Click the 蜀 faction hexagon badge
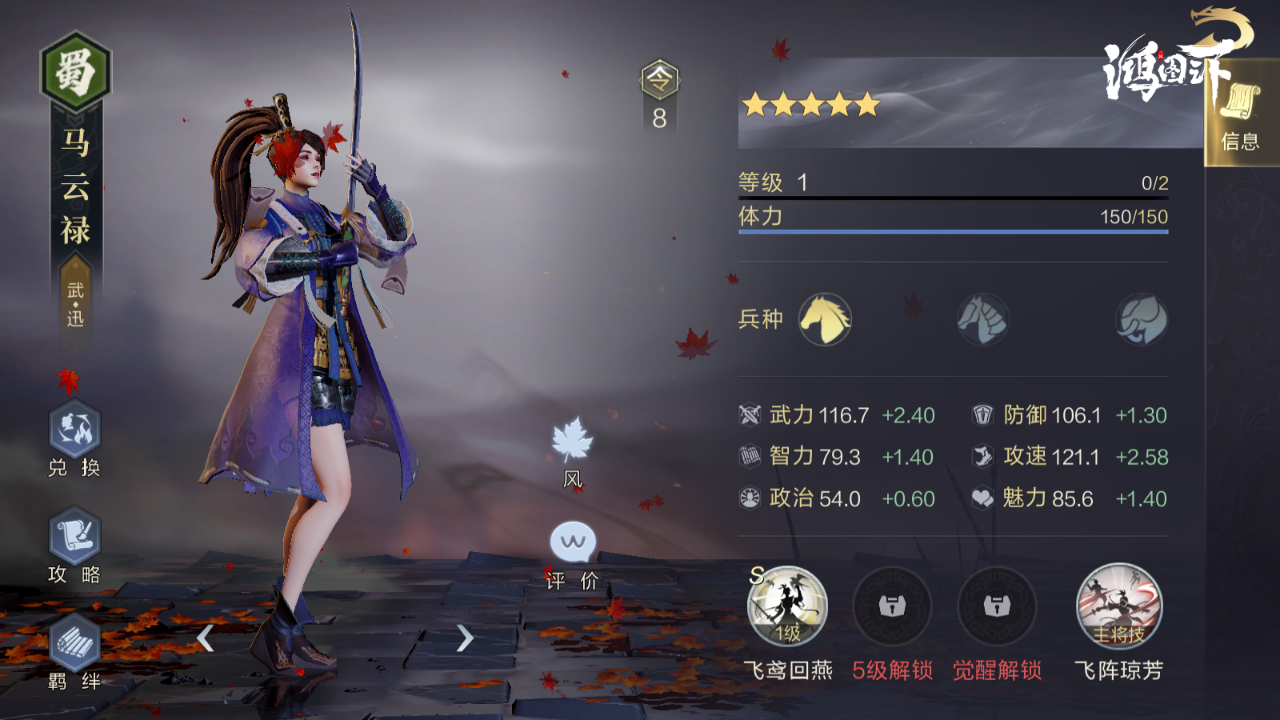Viewport: 1280px width, 720px height. point(75,72)
